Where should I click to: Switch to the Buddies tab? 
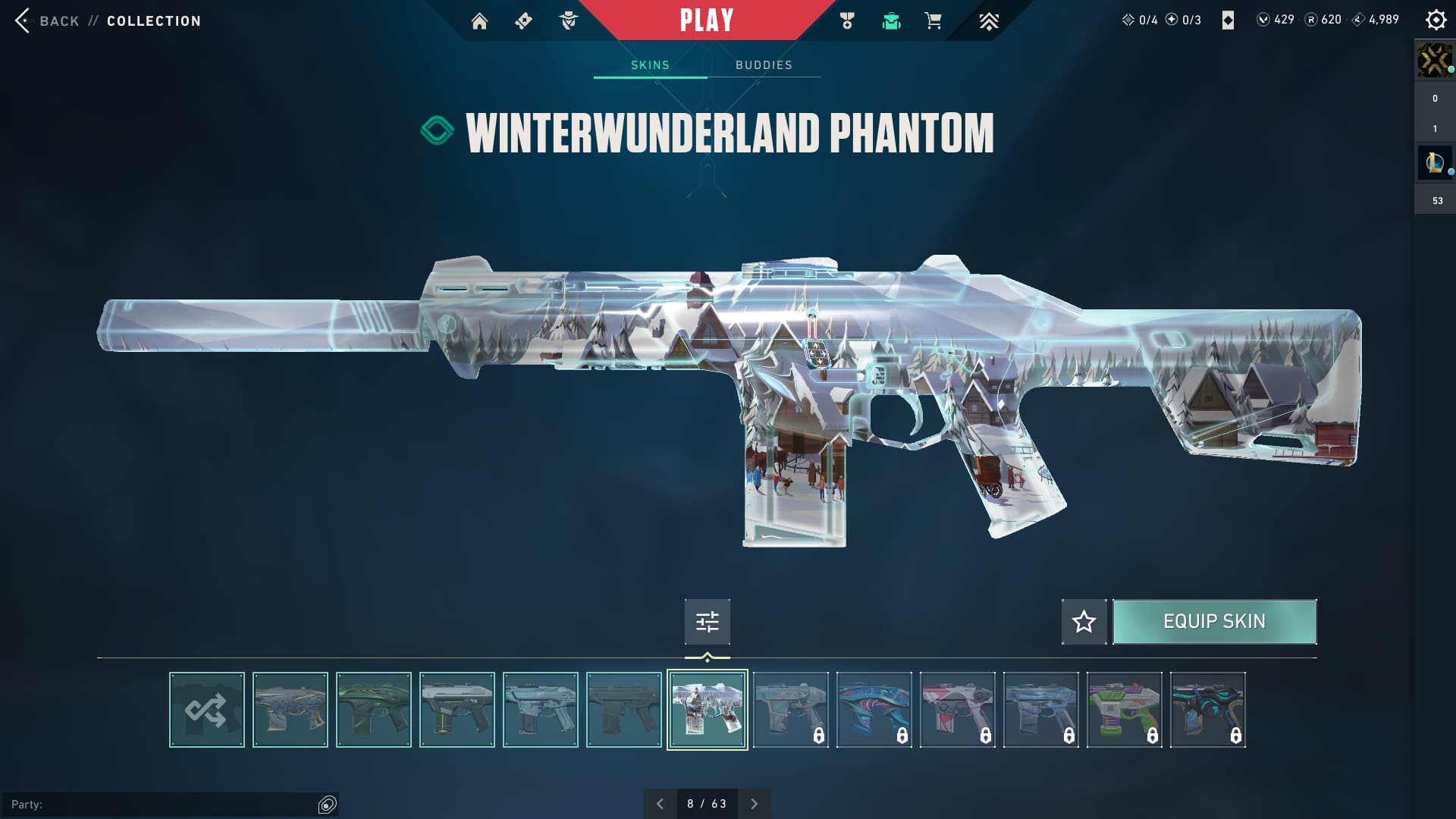click(x=764, y=65)
